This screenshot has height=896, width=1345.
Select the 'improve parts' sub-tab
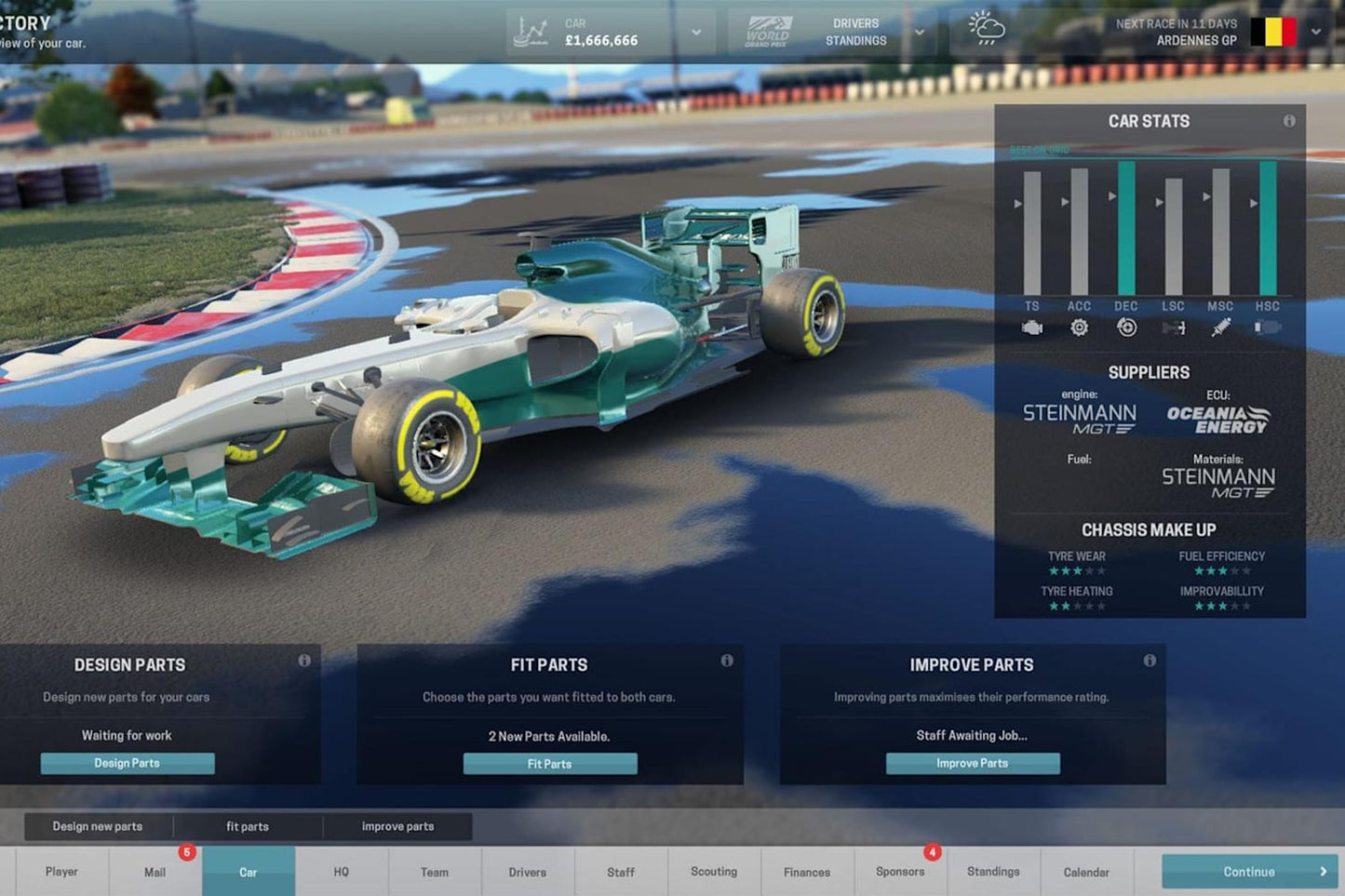397,826
